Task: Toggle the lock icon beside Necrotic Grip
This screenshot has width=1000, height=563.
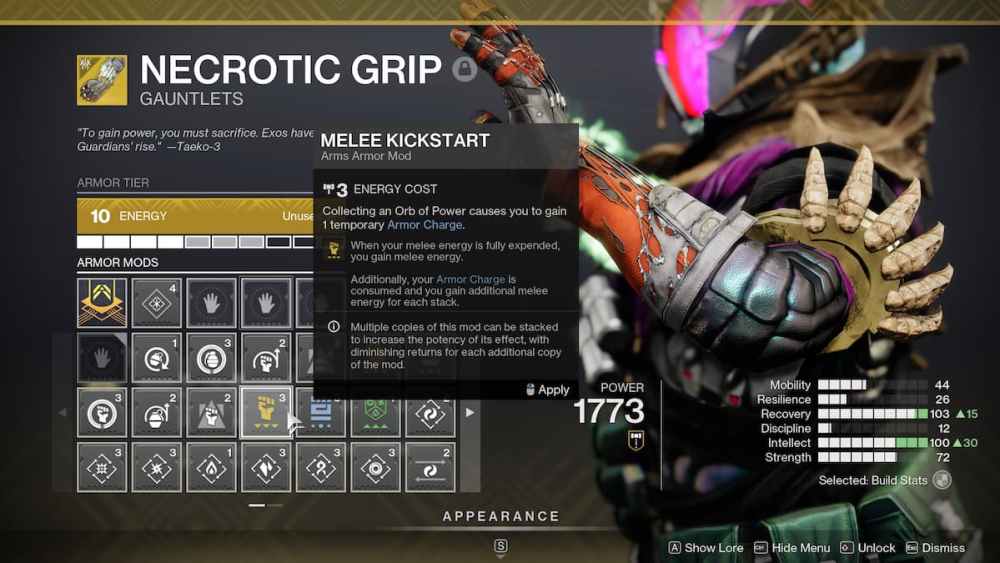Action: tap(464, 69)
